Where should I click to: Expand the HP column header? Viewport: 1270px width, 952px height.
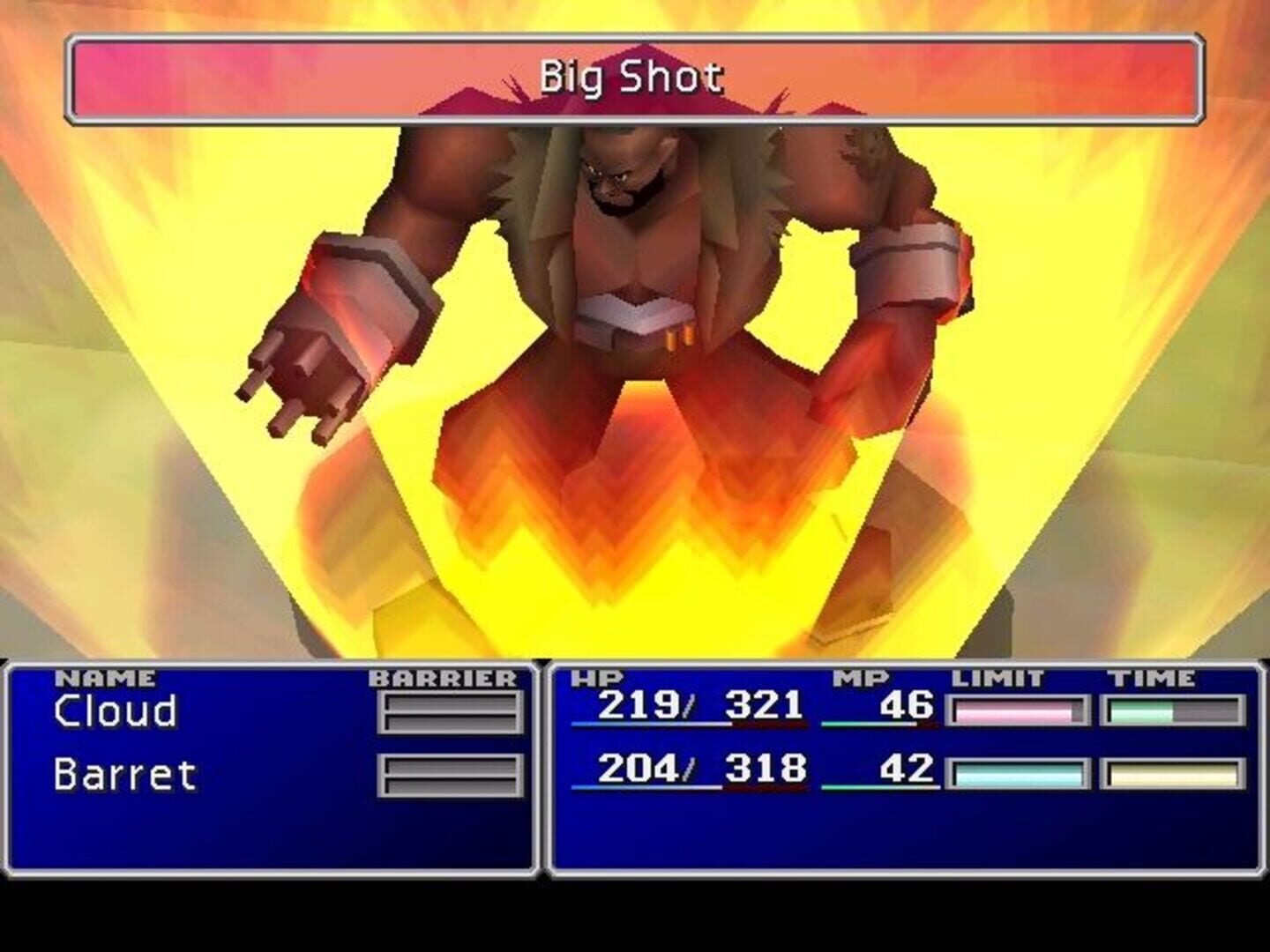tap(596, 679)
